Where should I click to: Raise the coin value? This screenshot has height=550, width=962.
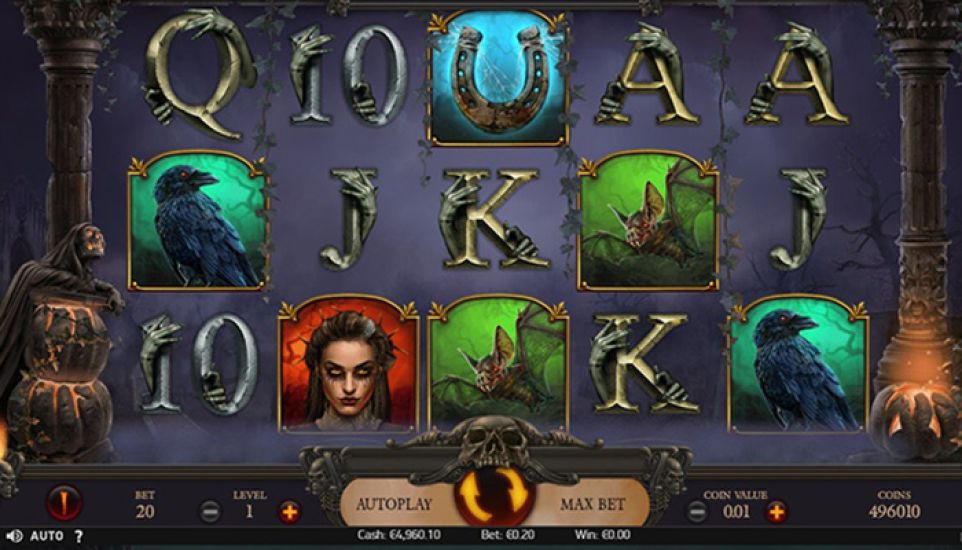pos(776,512)
